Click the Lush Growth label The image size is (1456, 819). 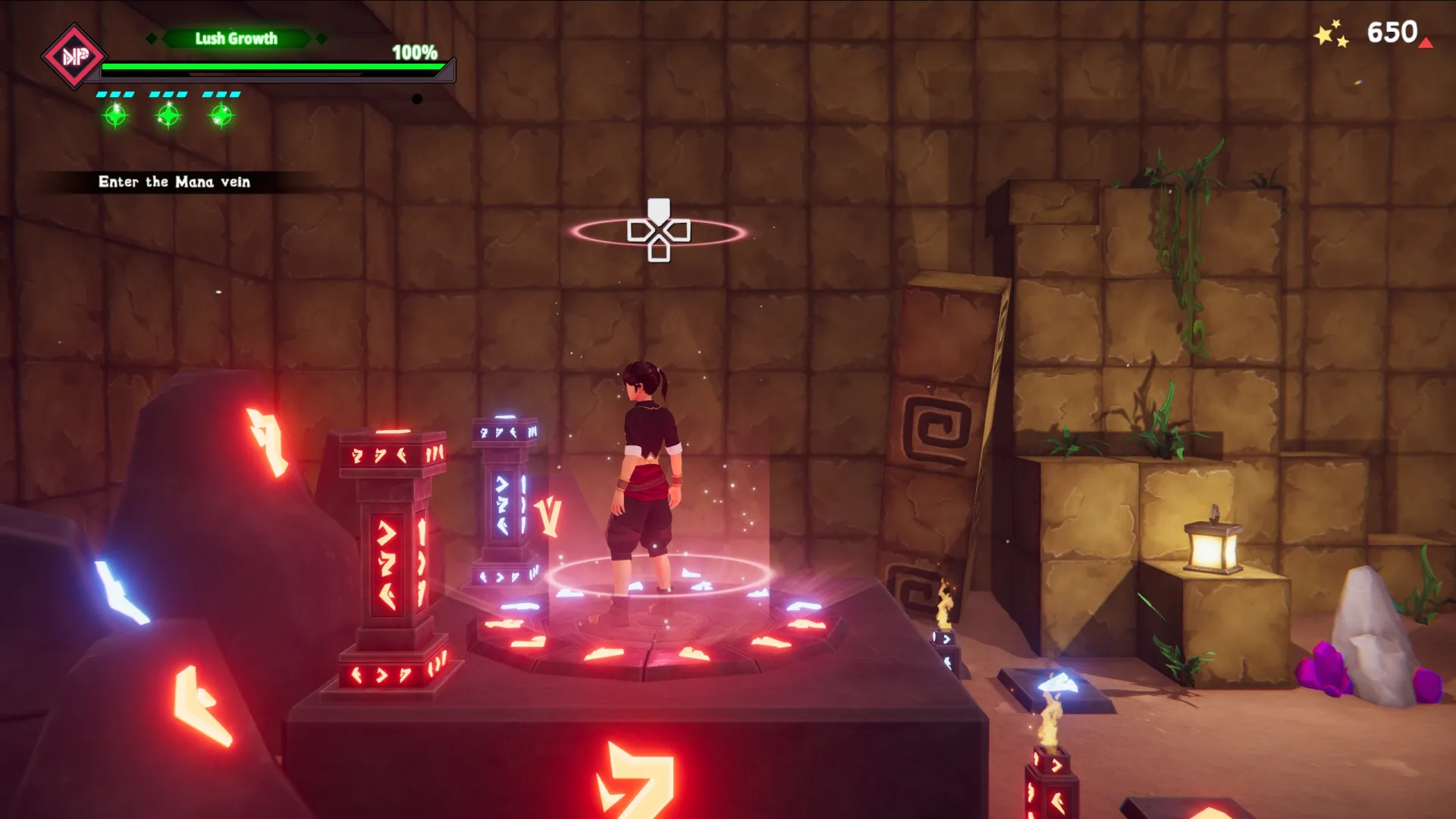coord(236,39)
